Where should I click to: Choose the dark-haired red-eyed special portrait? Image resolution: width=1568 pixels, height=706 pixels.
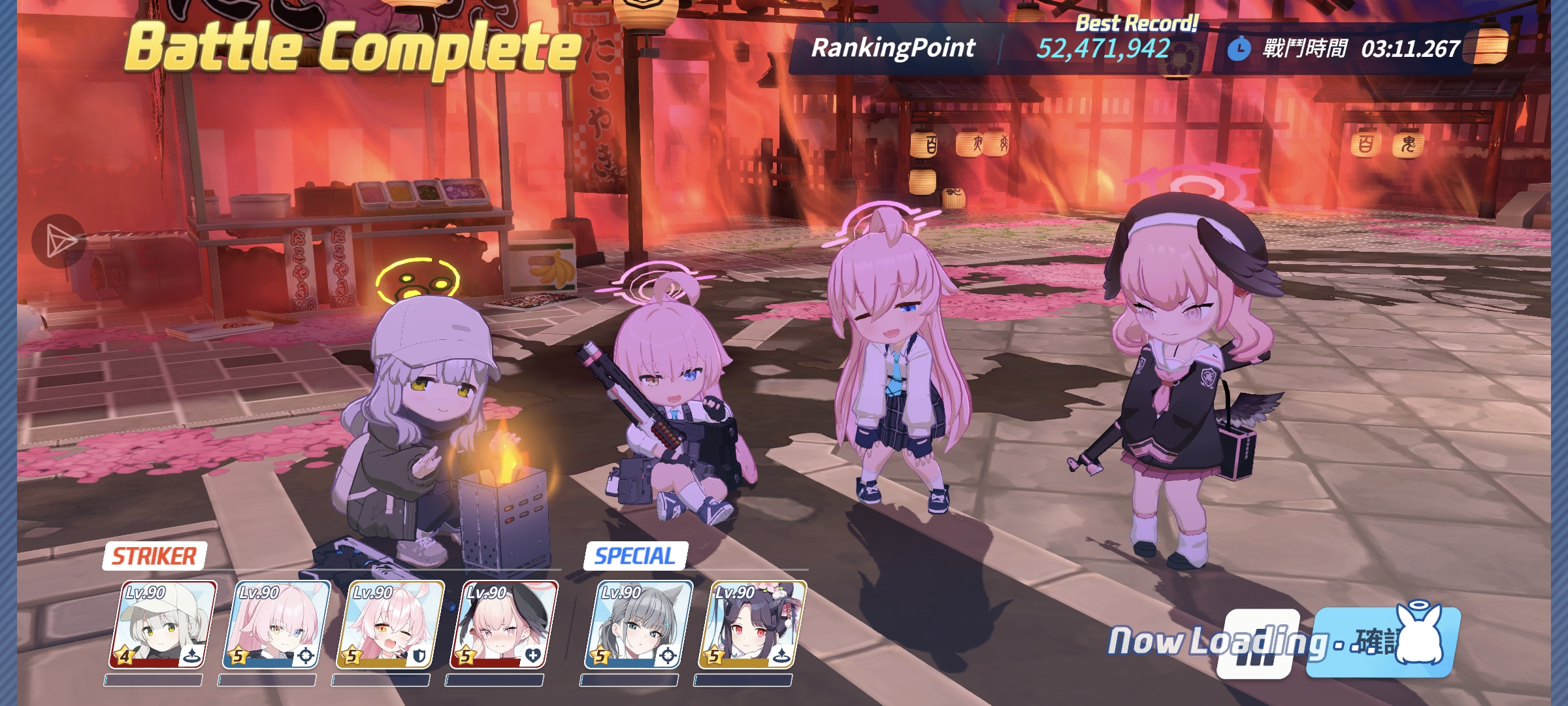pyautogui.click(x=752, y=624)
